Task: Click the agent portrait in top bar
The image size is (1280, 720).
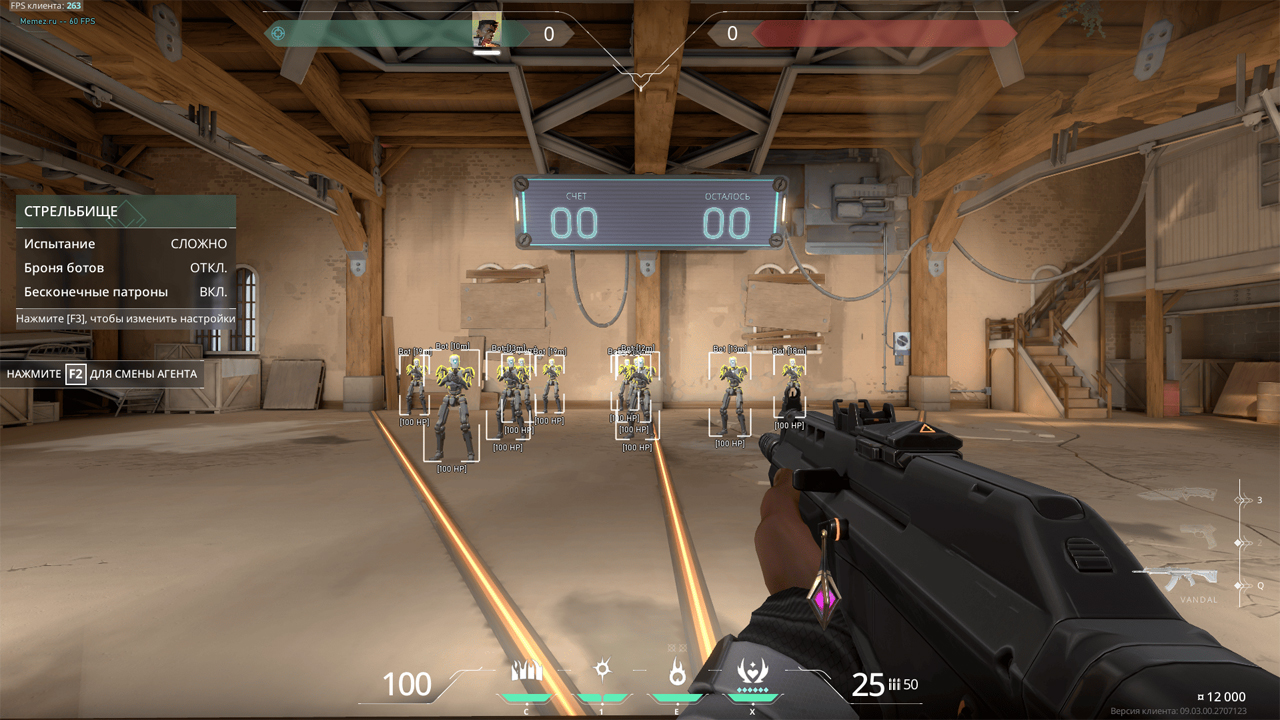Action: pos(486,30)
